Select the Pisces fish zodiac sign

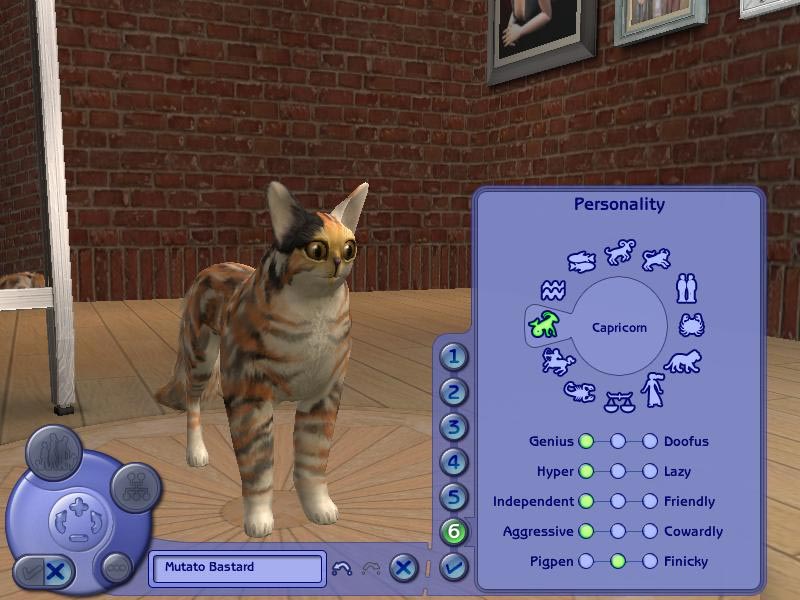(581, 262)
